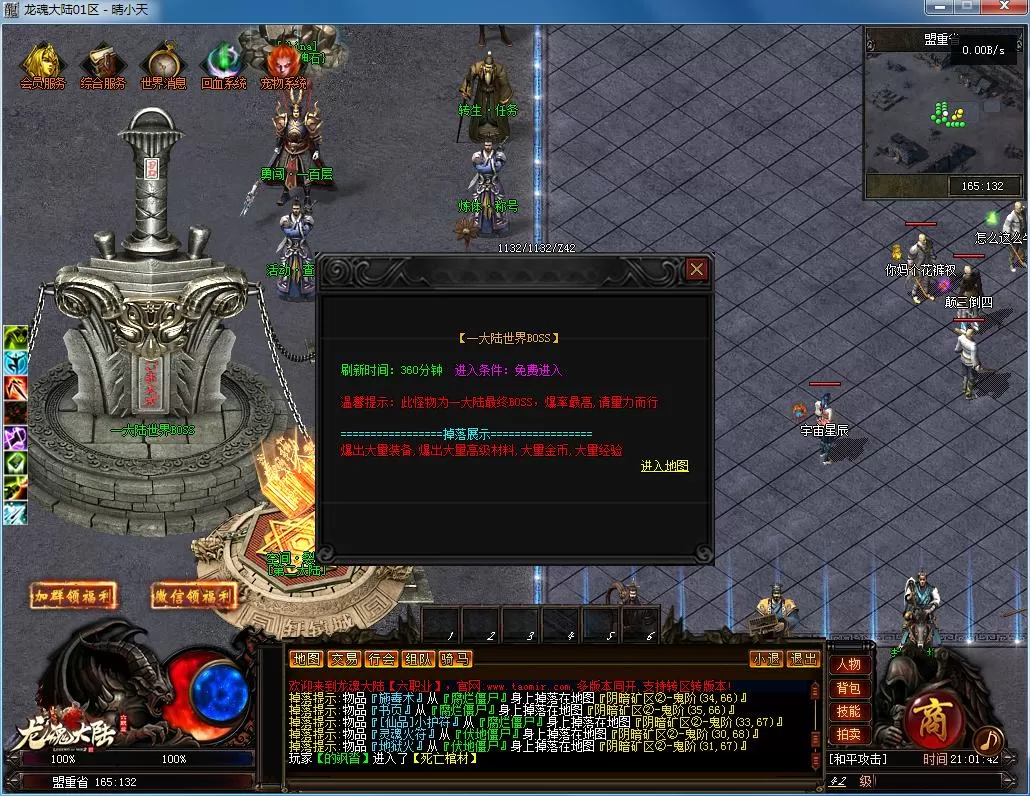Open the 行会 guild button
Viewport: 1030px width, 796px height.
pyautogui.click(x=380, y=659)
